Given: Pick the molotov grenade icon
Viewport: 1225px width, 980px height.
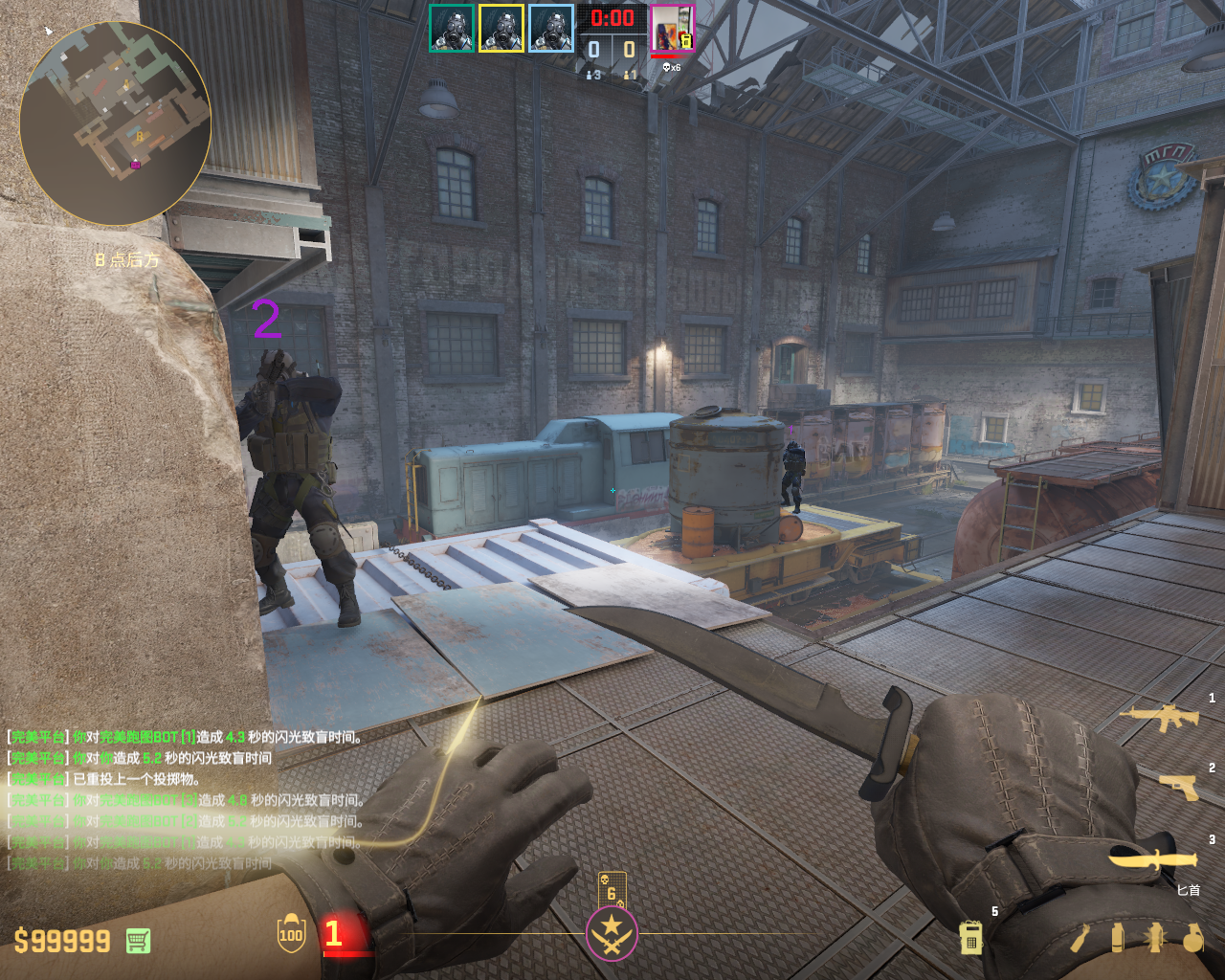Looking at the screenshot, I should (1080, 938).
